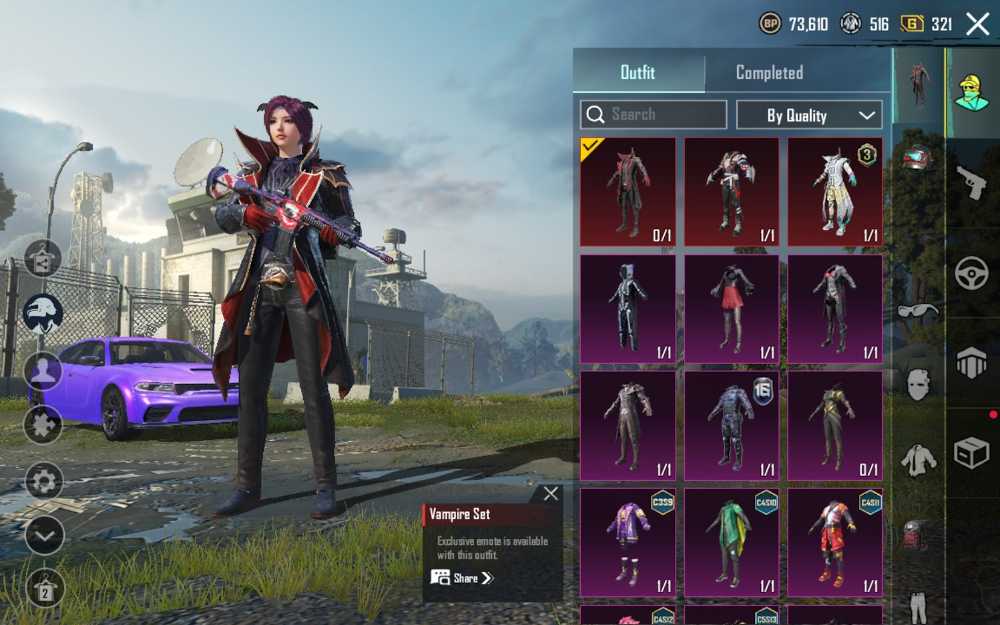
Task: Select the equipped Vampire Set outfit tile
Action: [628, 192]
